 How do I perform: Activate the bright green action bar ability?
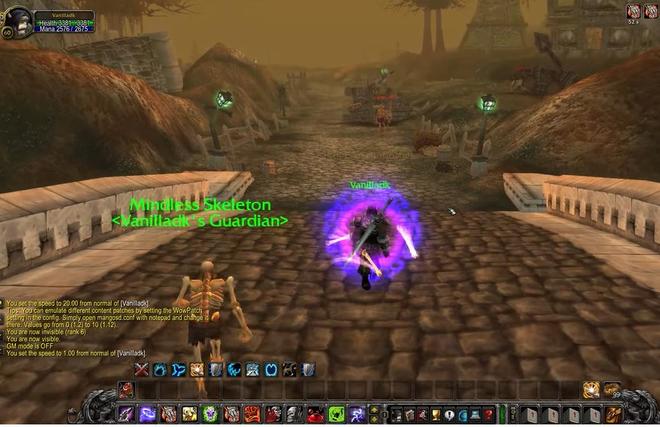pyautogui.click(x=336, y=413)
